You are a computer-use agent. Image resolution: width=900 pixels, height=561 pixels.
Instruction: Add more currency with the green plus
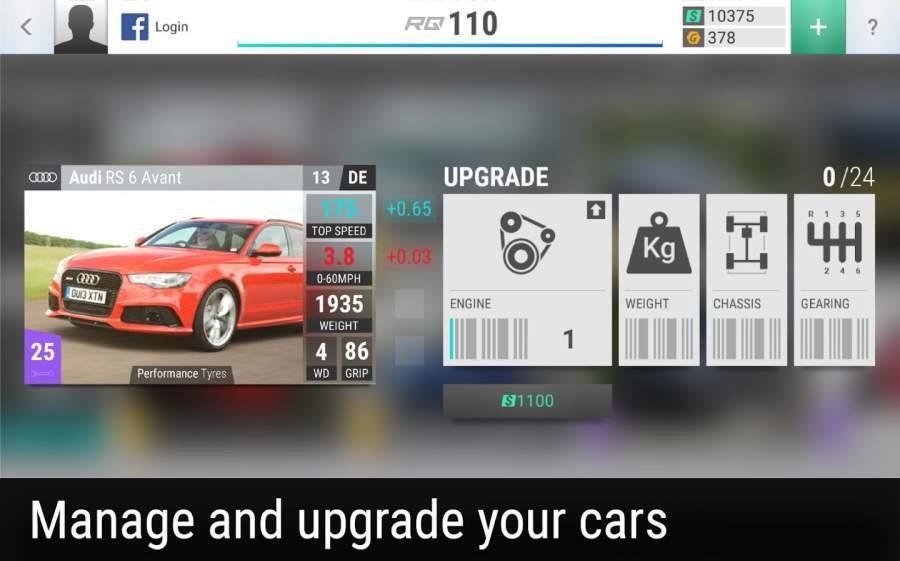(818, 27)
